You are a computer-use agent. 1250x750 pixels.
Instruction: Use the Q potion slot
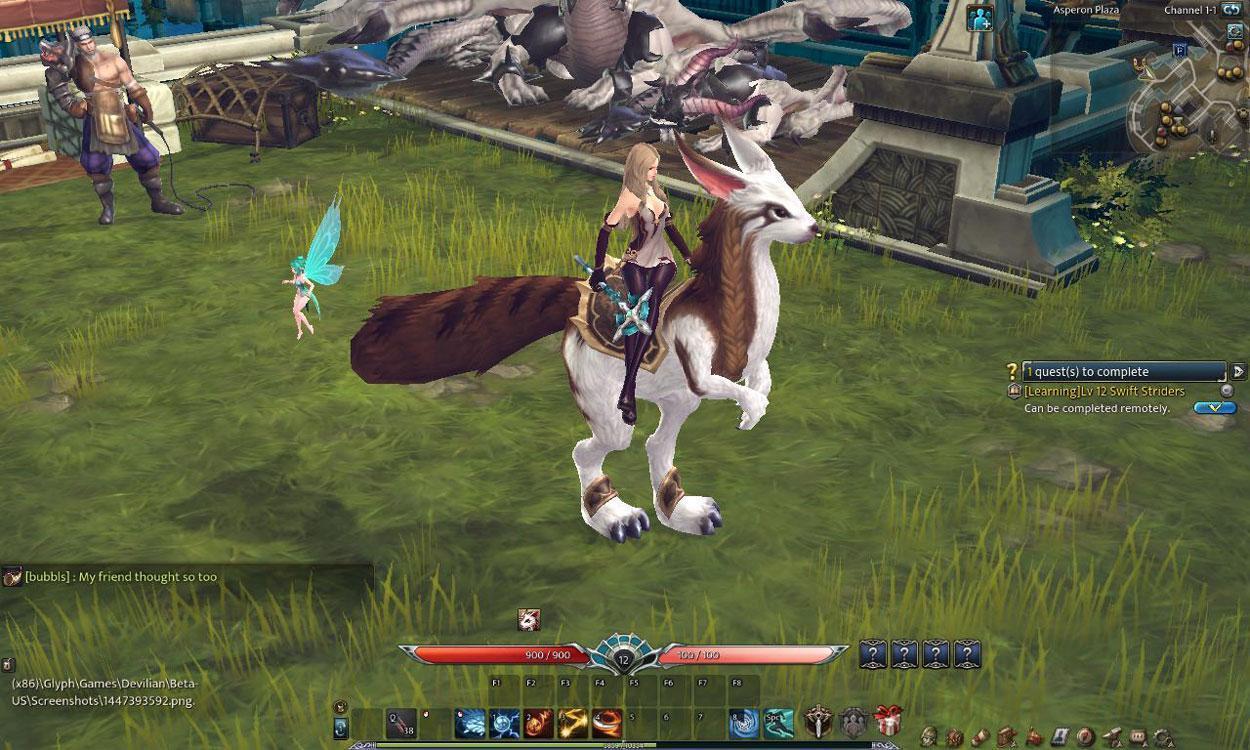pos(402,721)
